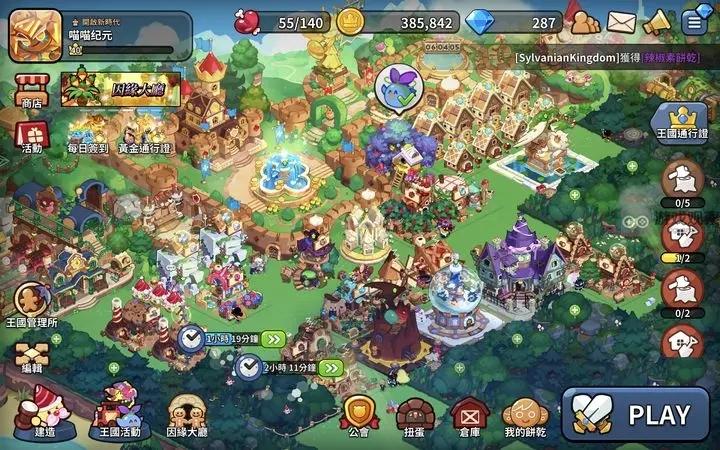
Task: Open the 黃金通行證 golden pass
Action: [x=144, y=134]
